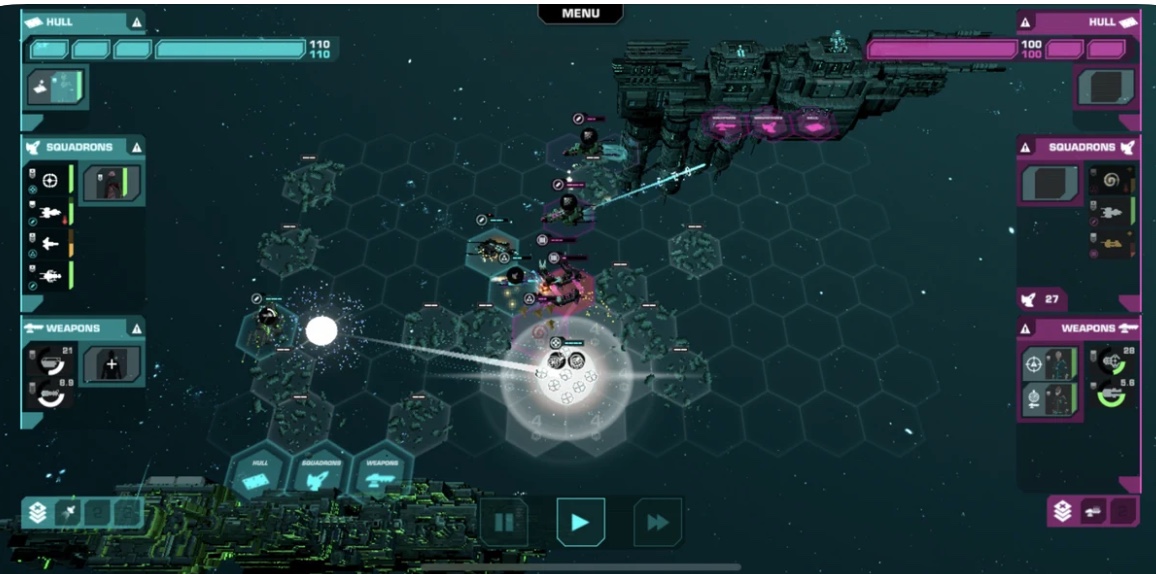Select the player's hull crew portrait card
Screen dimensions: 1156x574
pos(57,88)
